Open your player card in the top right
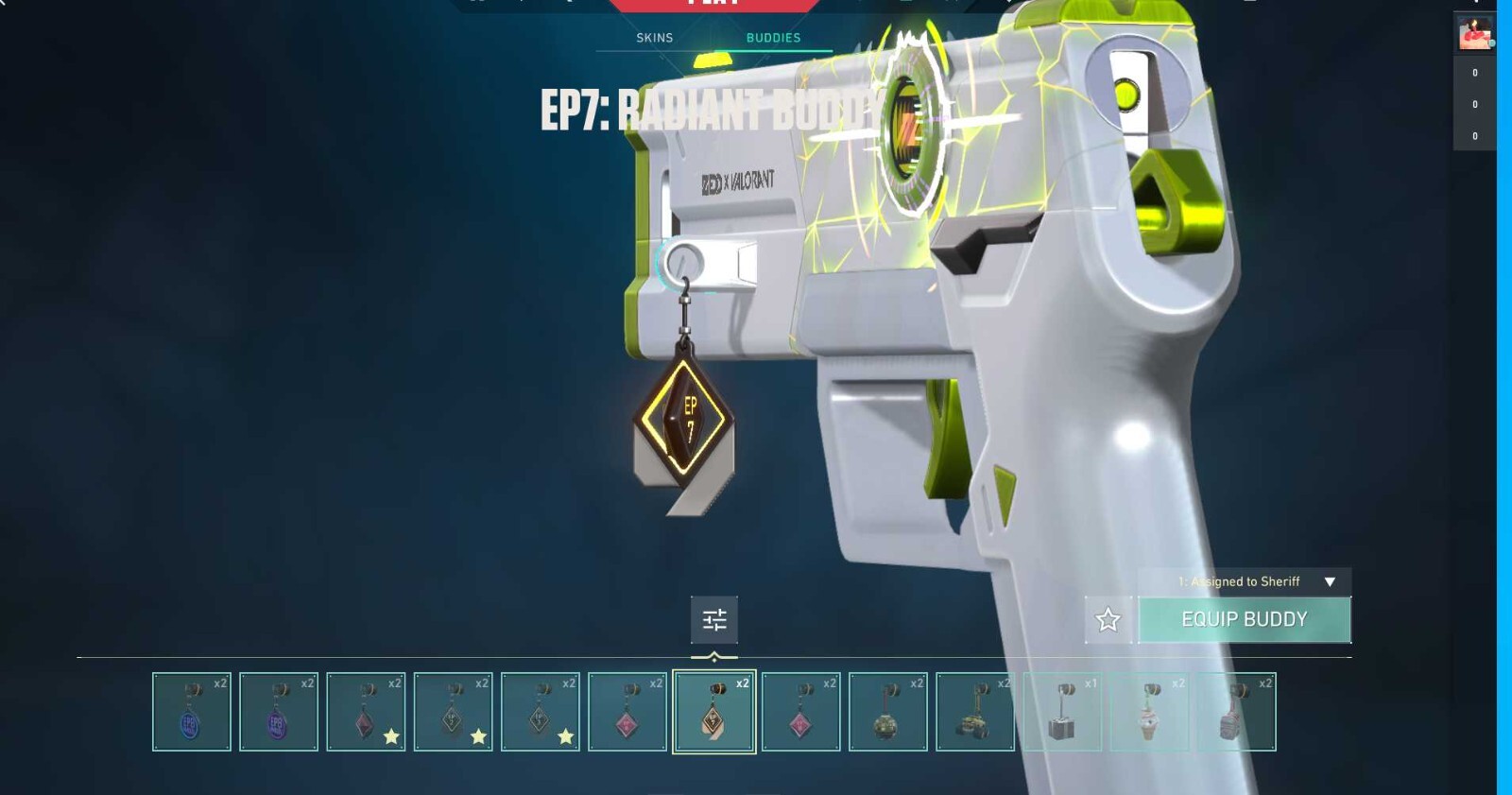The height and width of the screenshot is (795, 1512). tap(1475, 31)
